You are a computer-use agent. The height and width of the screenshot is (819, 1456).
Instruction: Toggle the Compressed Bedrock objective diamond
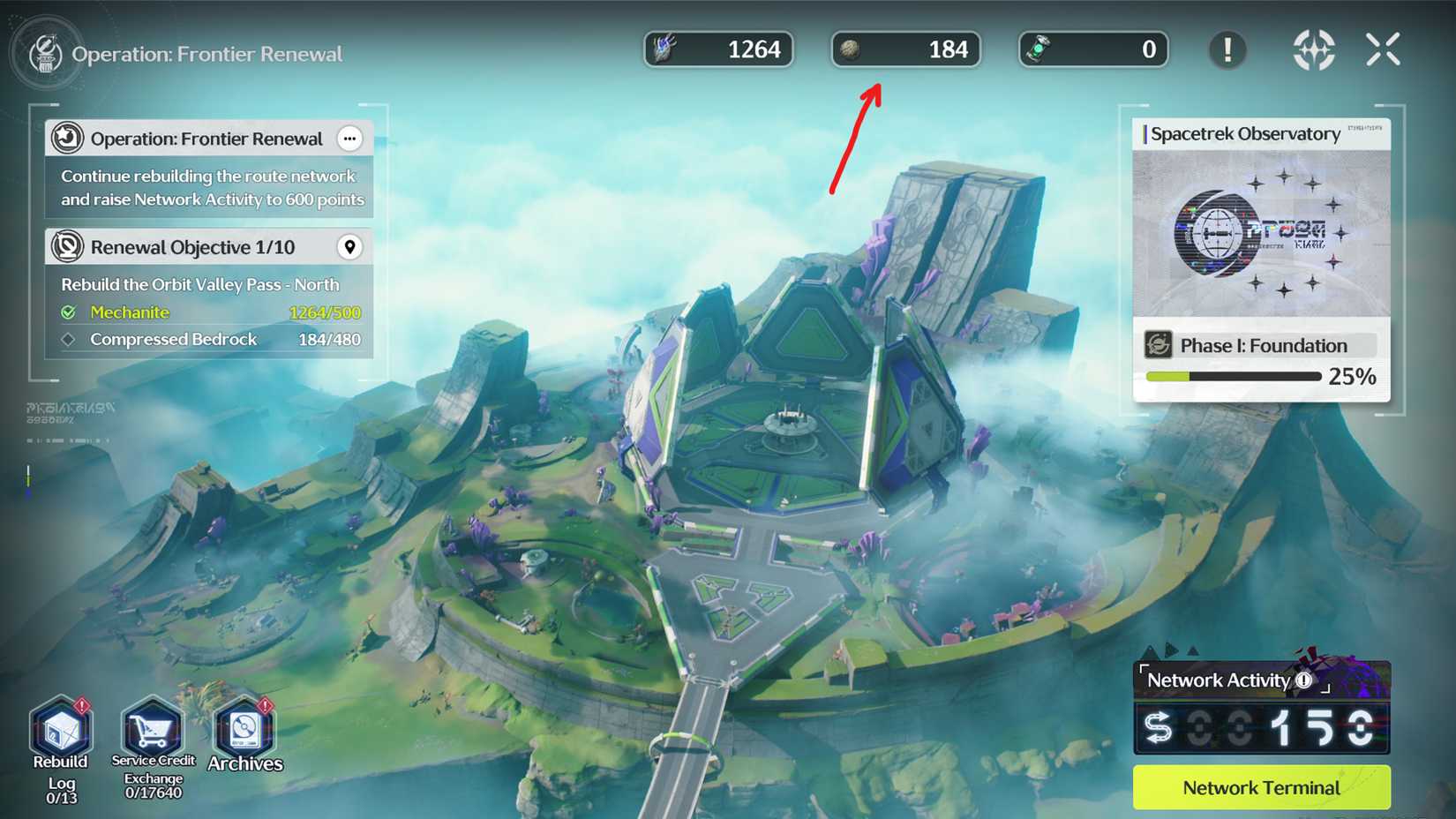pyautogui.click(x=71, y=339)
